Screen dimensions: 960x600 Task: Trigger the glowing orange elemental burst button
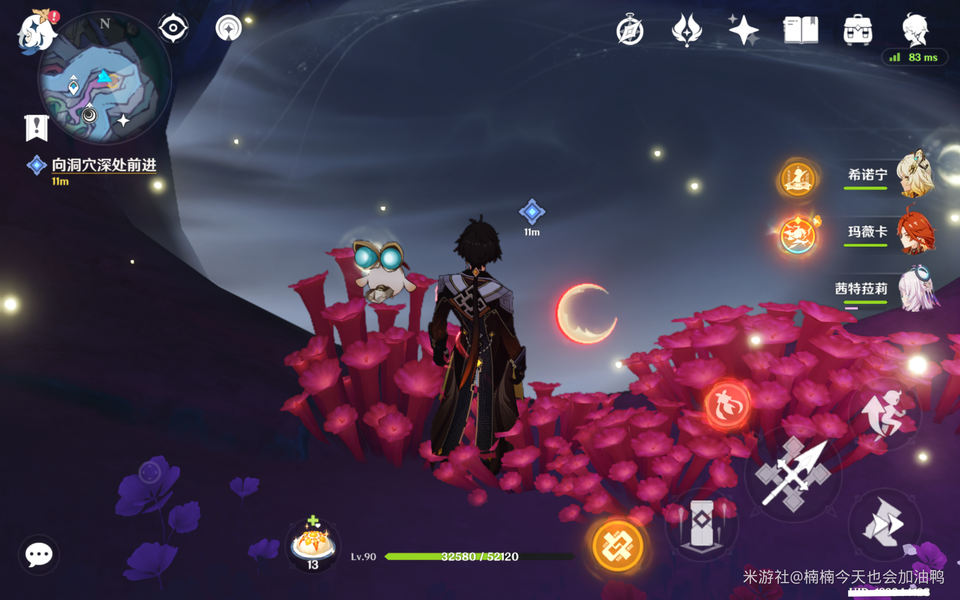pyautogui.click(x=618, y=545)
